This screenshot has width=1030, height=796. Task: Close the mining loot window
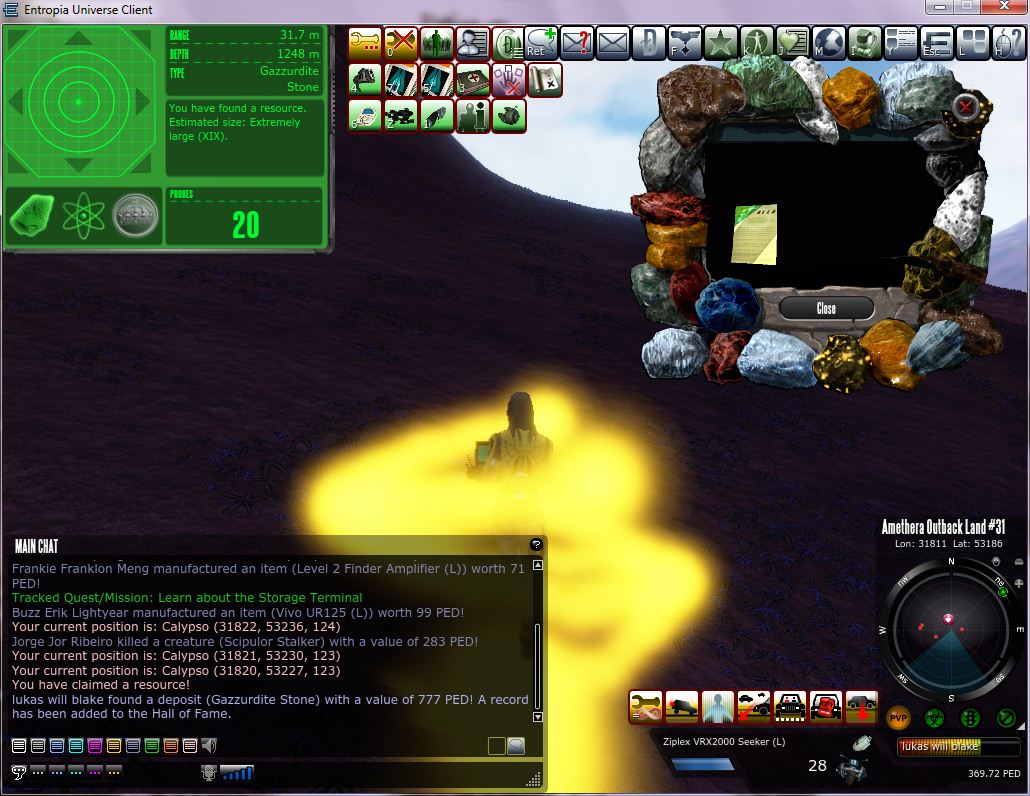click(825, 308)
